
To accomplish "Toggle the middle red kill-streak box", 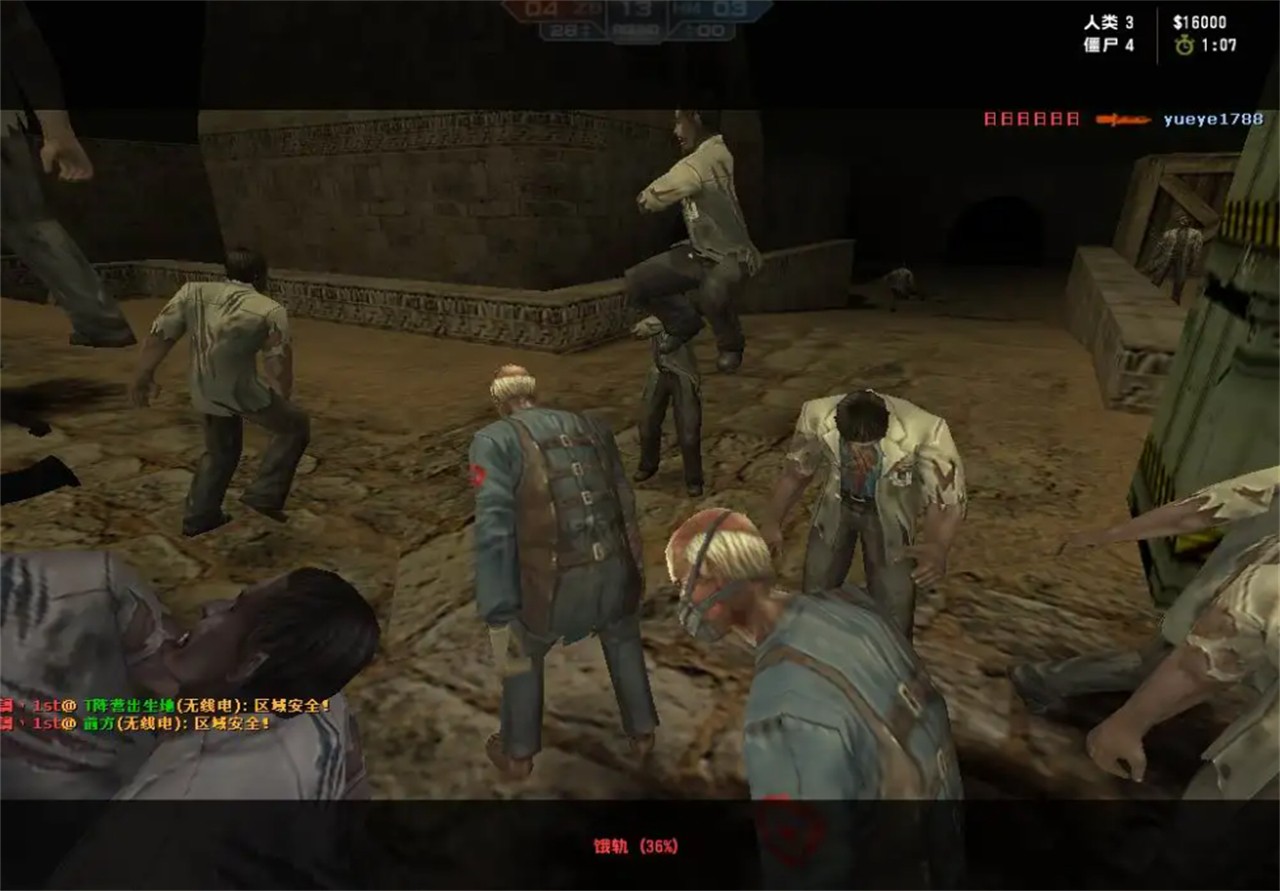I will [1031, 118].
